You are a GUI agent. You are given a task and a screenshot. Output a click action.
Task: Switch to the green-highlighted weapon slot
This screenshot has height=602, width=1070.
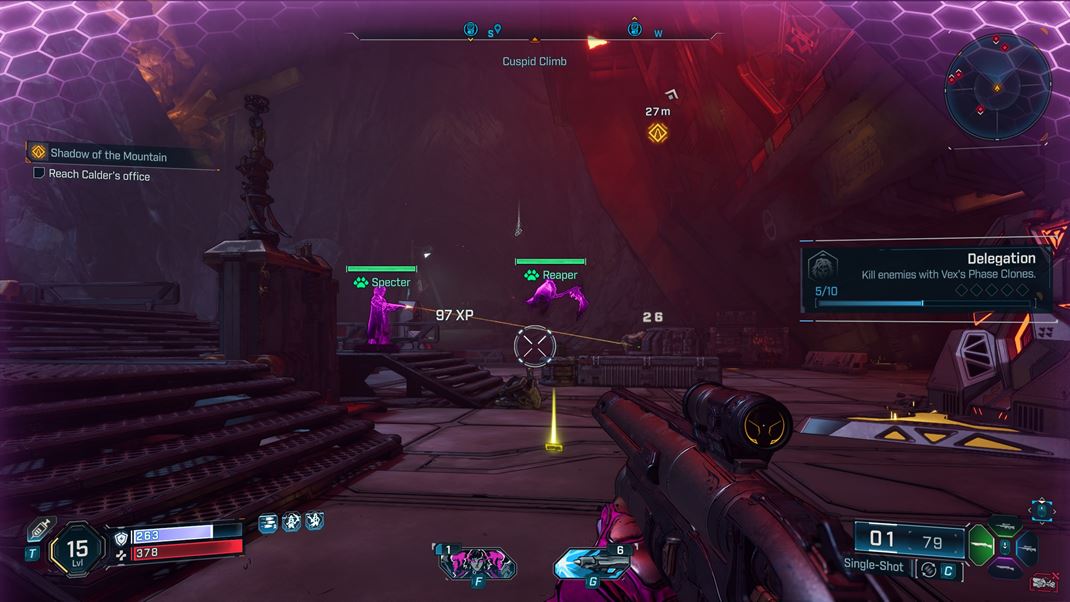pyautogui.click(x=984, y=544)
